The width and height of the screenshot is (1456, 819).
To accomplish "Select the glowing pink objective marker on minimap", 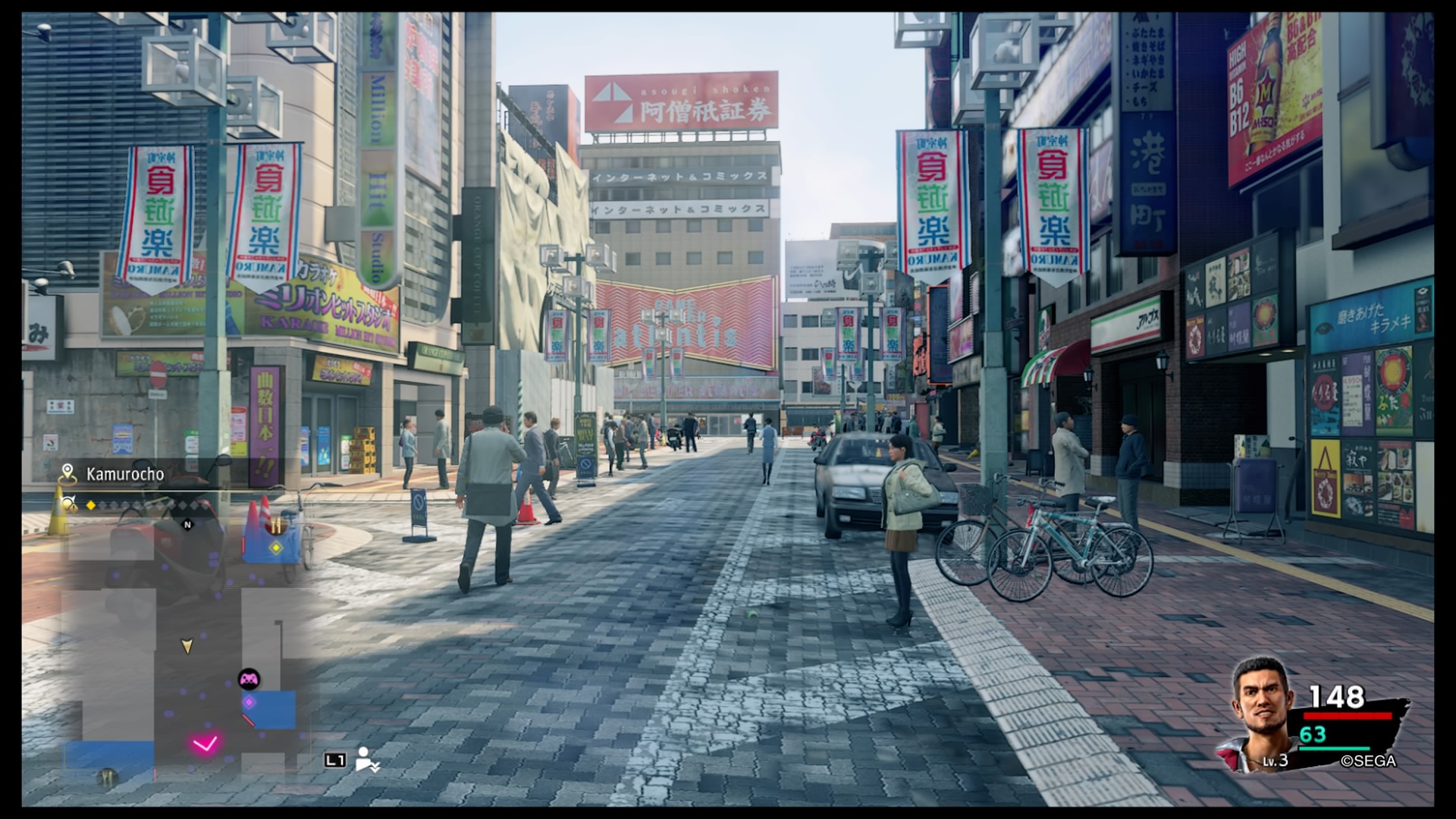I will [205, 743].
